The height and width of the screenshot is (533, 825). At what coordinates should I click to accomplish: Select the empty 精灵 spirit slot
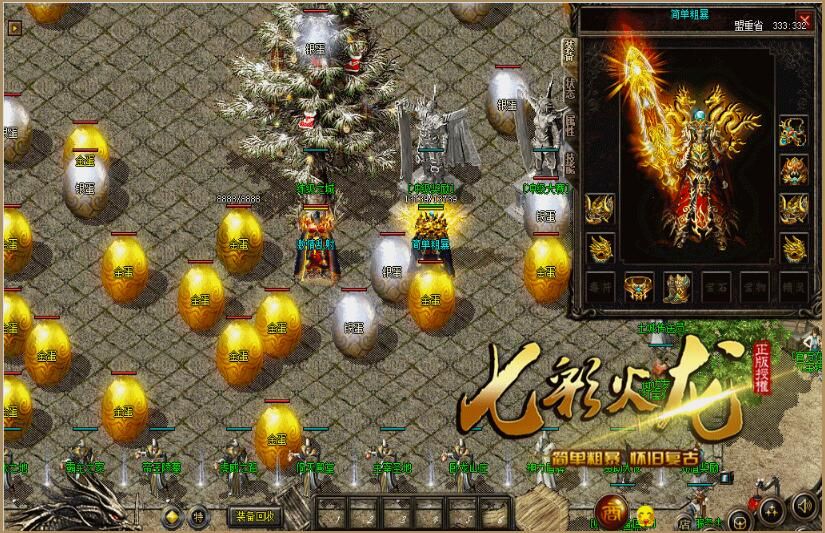794,288
